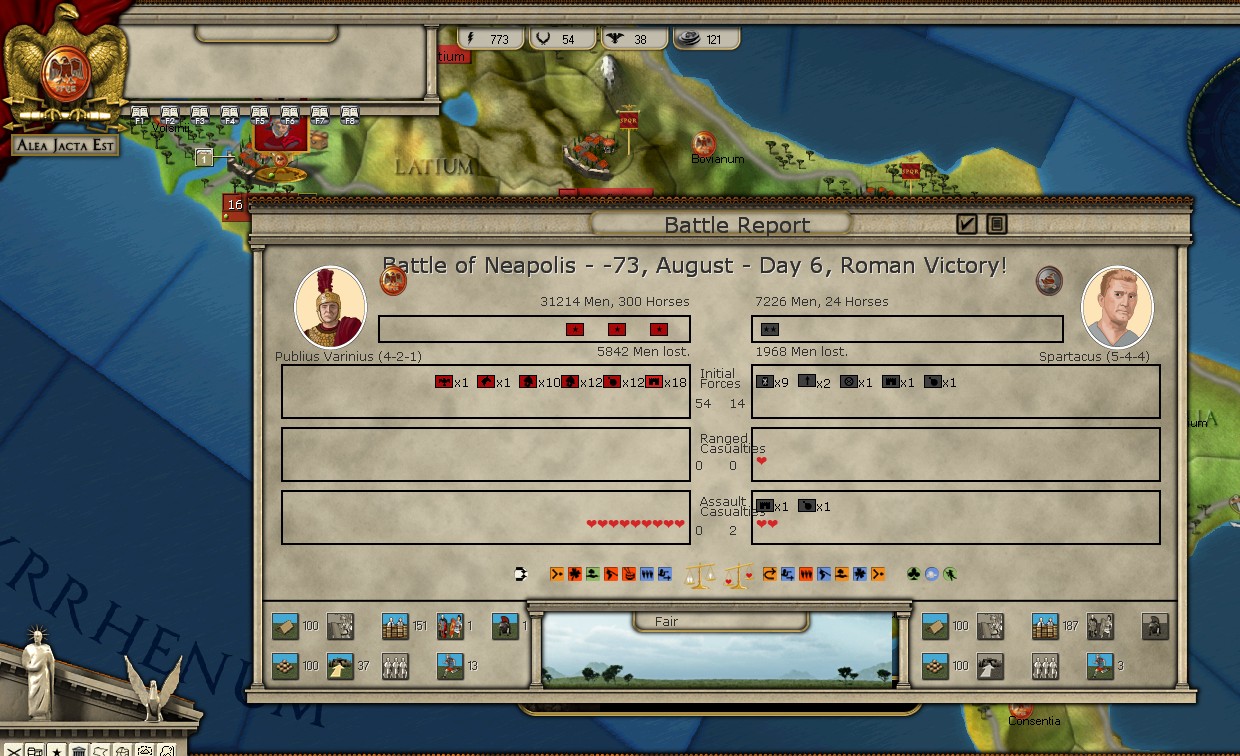Click the trash can button in bottom toolbar
This screenshot has height=756, width=1240.
coord(78,750)
